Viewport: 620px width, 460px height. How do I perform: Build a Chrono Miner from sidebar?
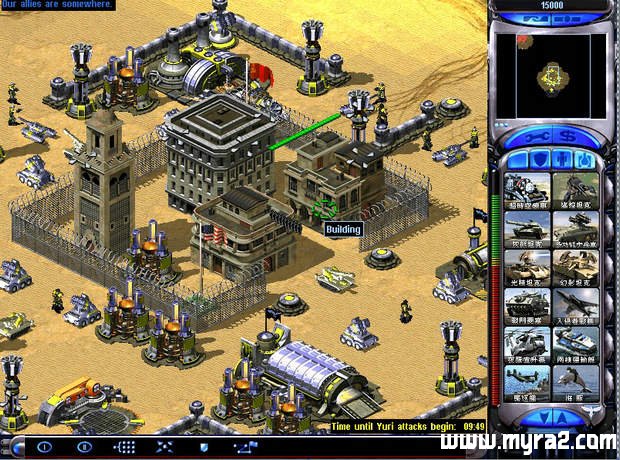tap(526, 190)
